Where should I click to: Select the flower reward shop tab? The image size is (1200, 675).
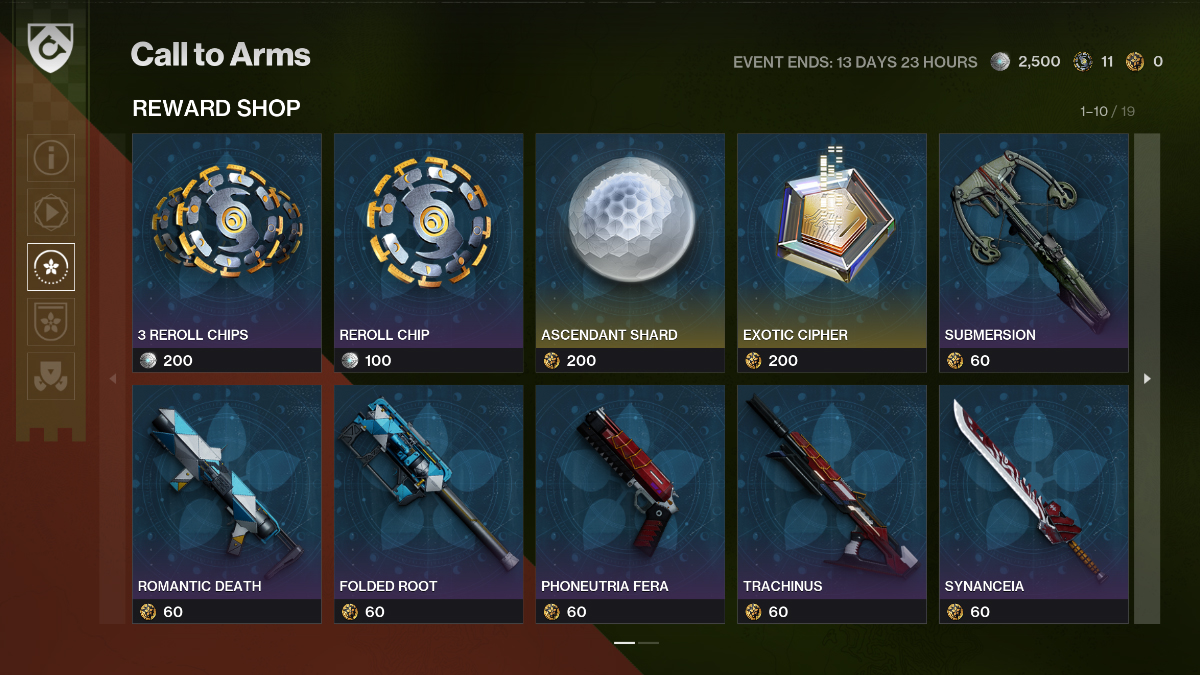point(51,267)
